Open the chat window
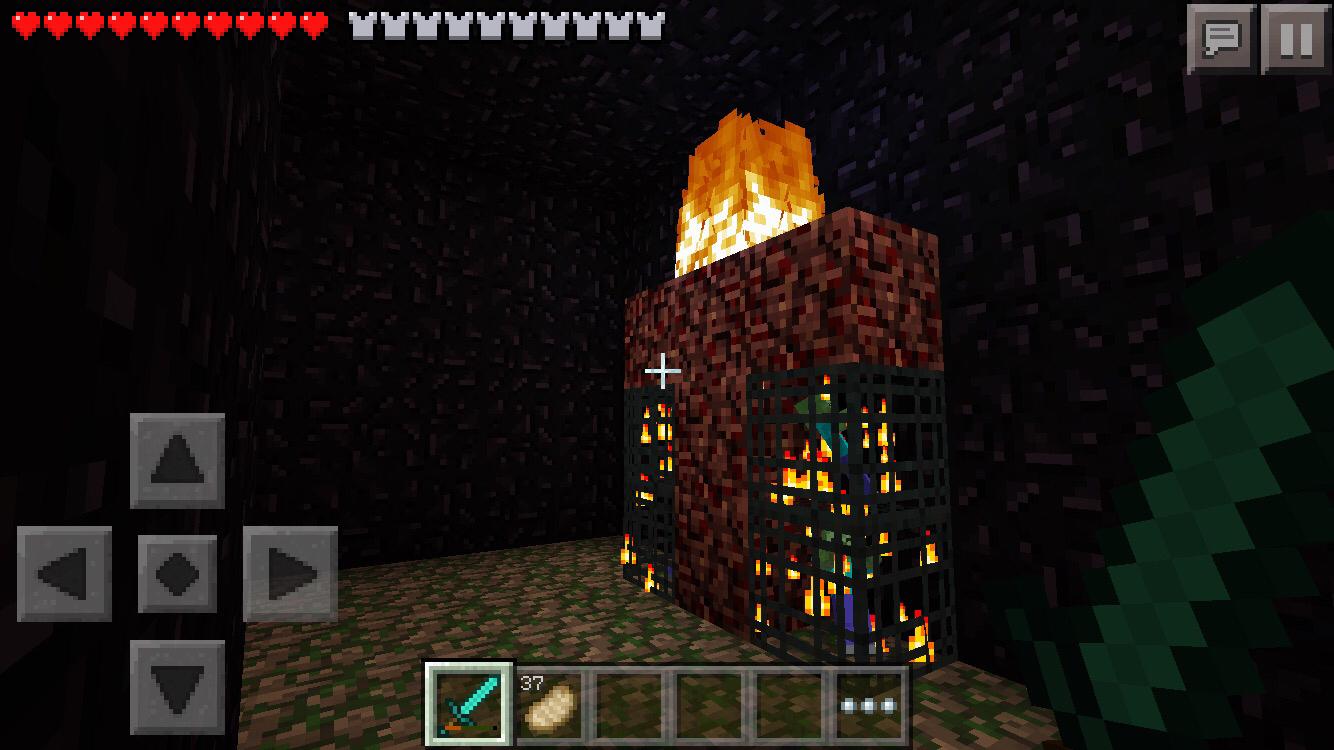The width and height of the screenshot is (1334, 750). (x=1221, y=39)
